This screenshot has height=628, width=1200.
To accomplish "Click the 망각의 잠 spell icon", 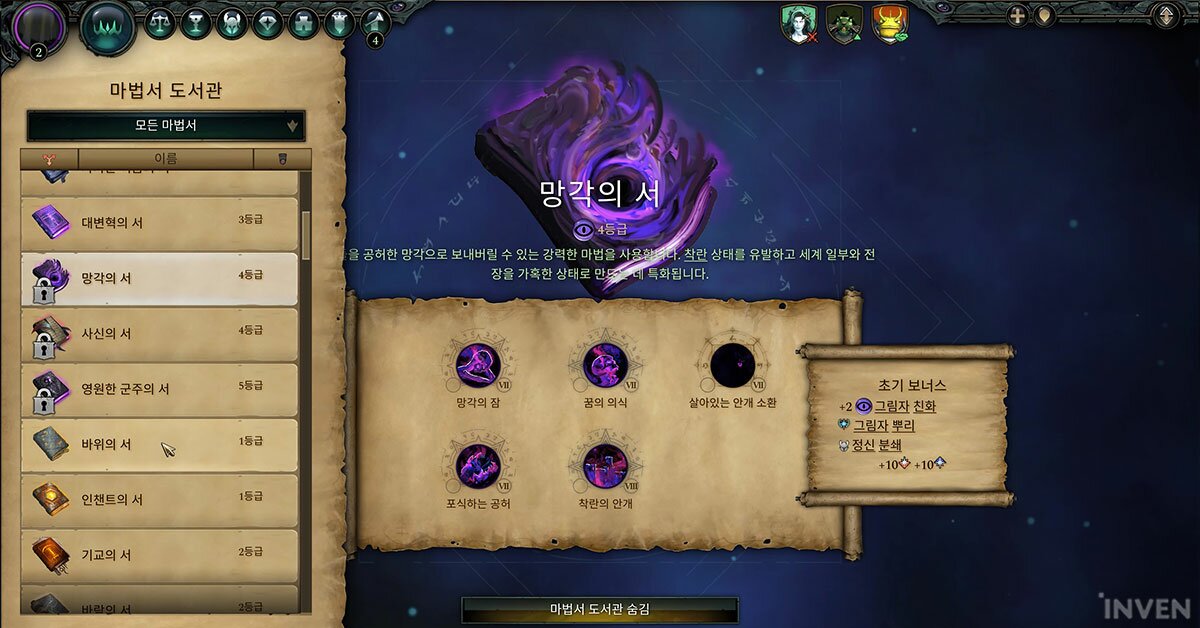I will 477,365.
